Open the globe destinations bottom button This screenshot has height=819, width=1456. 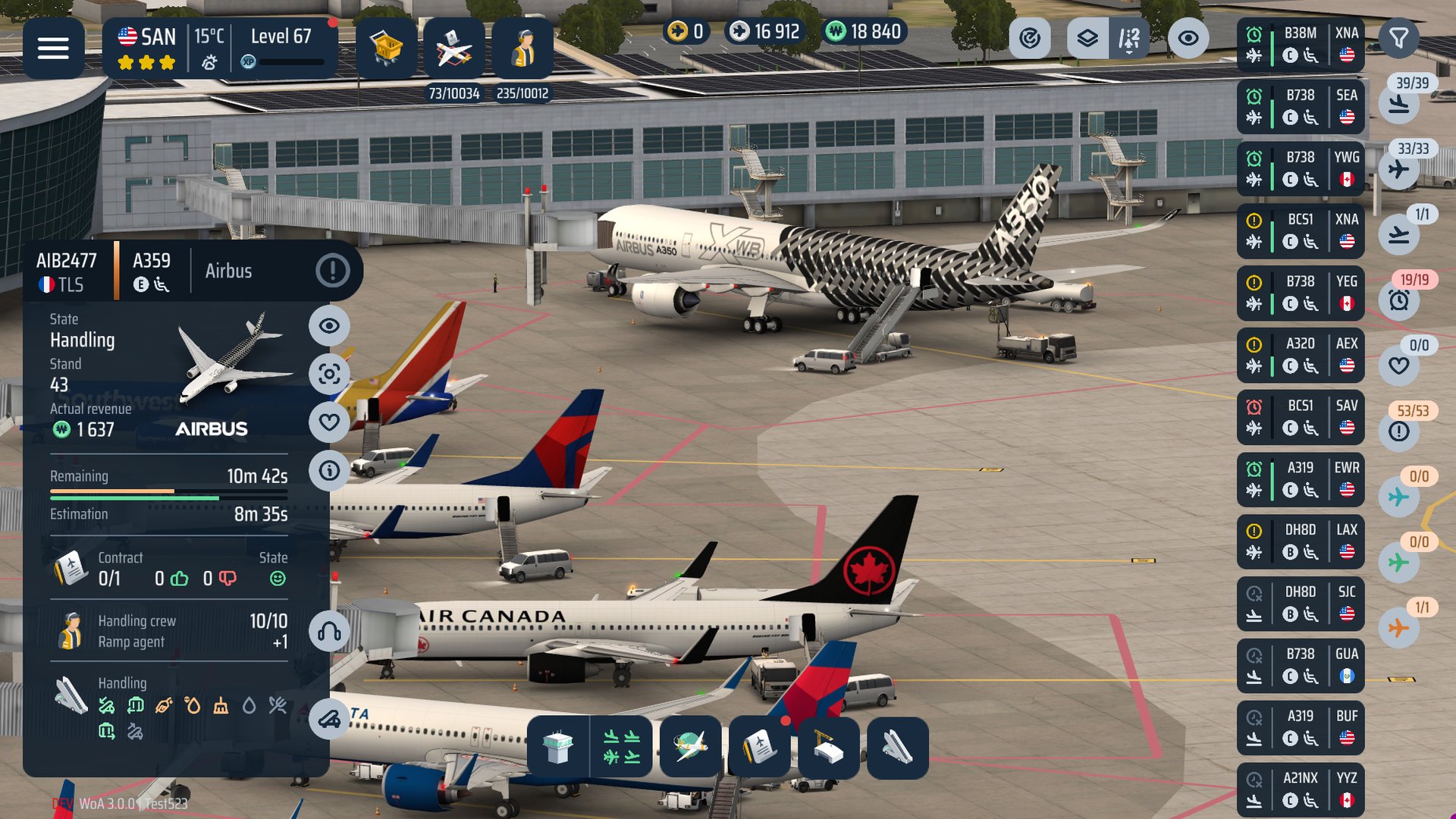click(x=690, y=748)
